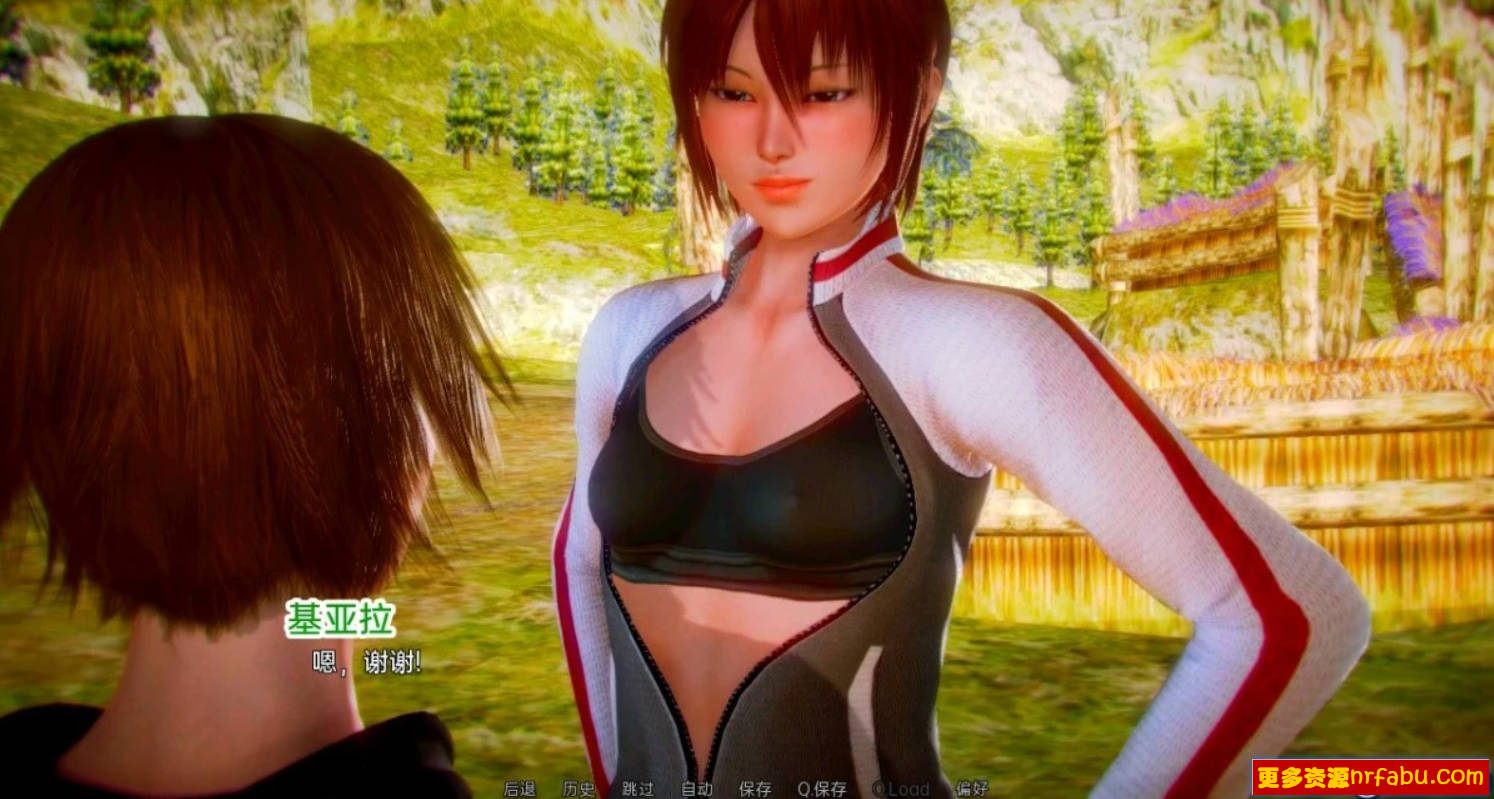Click 后退 to go back one line

point(520,788)
